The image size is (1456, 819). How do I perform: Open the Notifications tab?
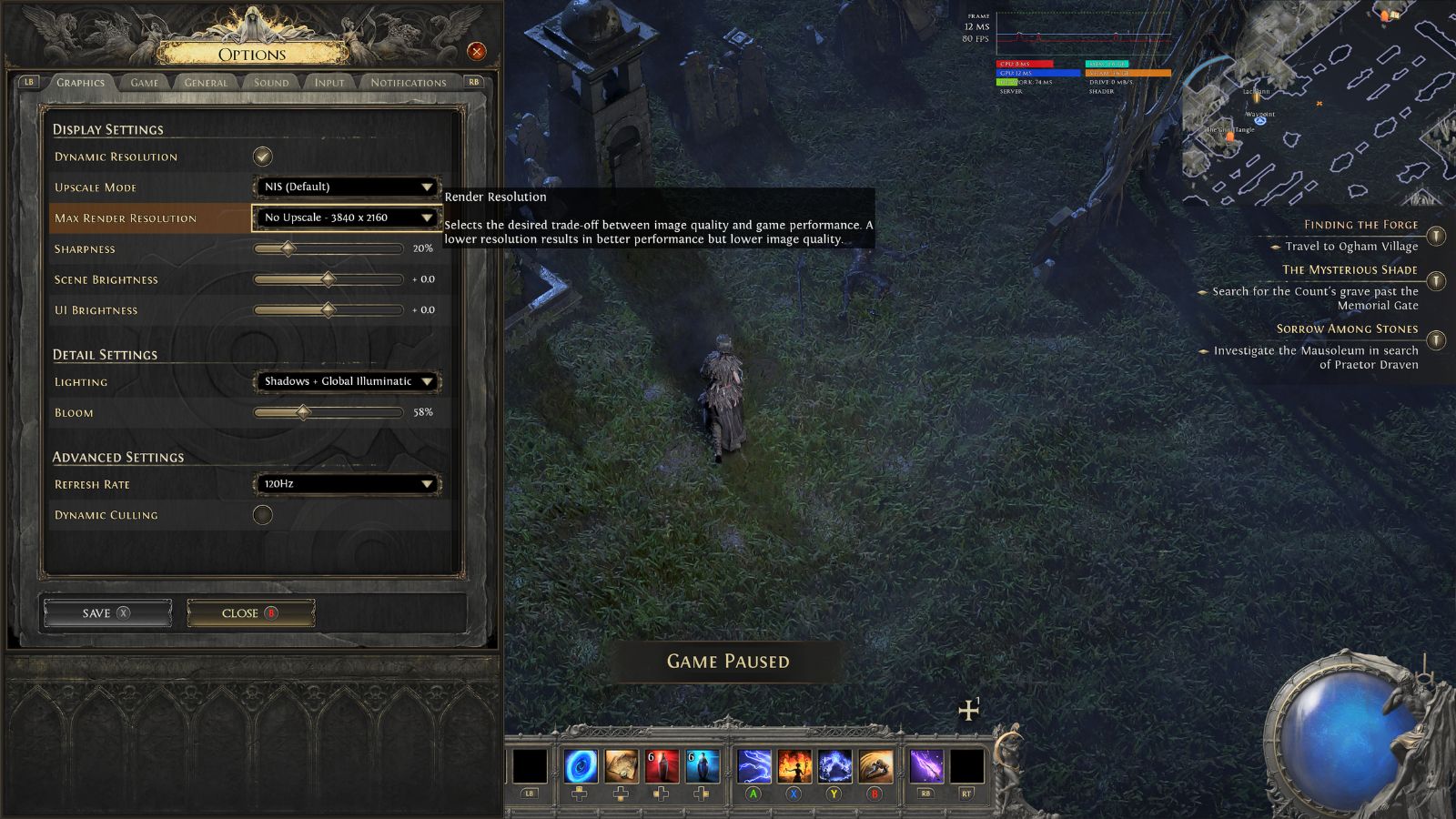(x=409, y=82)
